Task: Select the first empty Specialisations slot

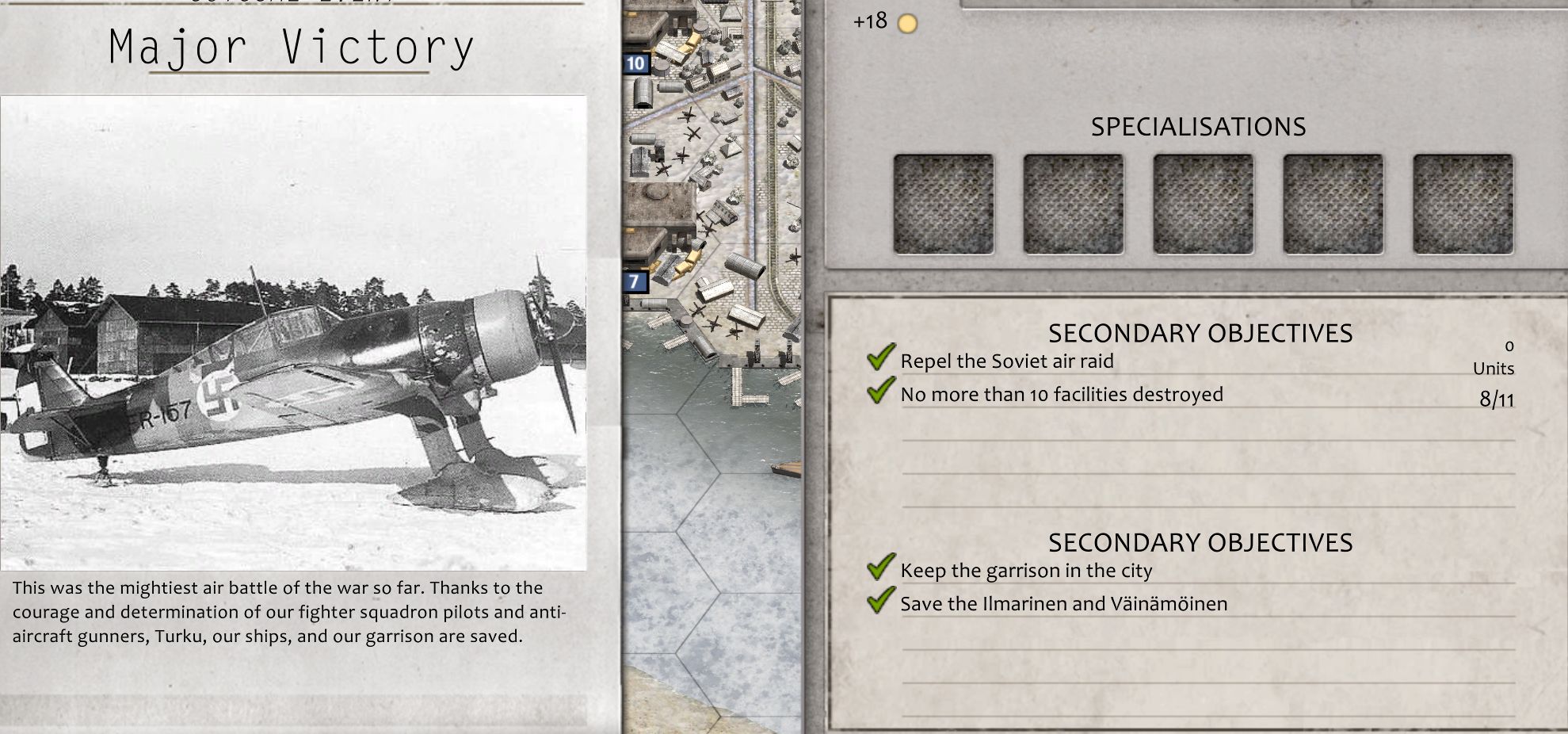Action: tap(943, 204)
